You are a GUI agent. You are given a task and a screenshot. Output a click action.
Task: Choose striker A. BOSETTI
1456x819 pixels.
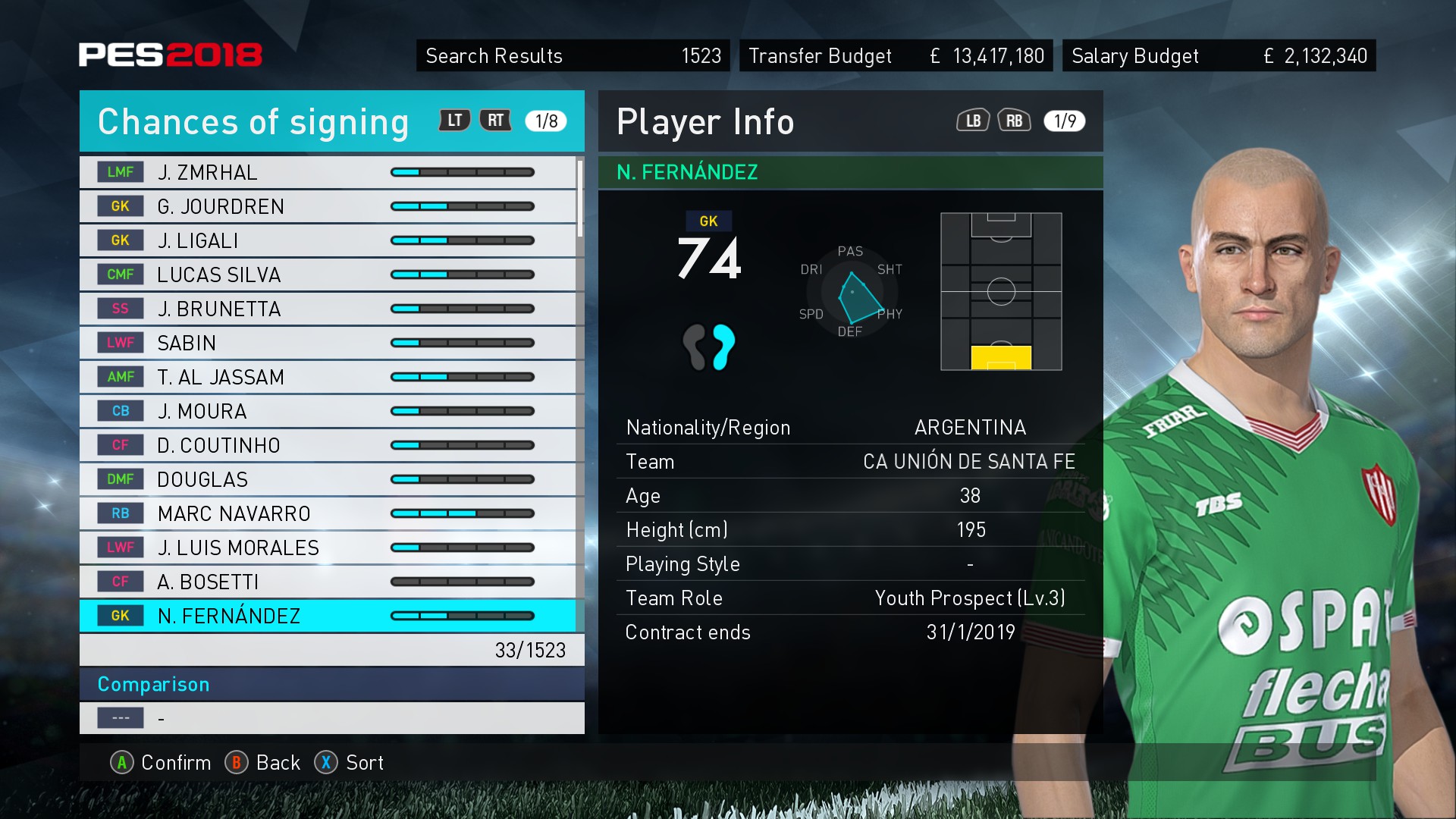tap(328, 582)
